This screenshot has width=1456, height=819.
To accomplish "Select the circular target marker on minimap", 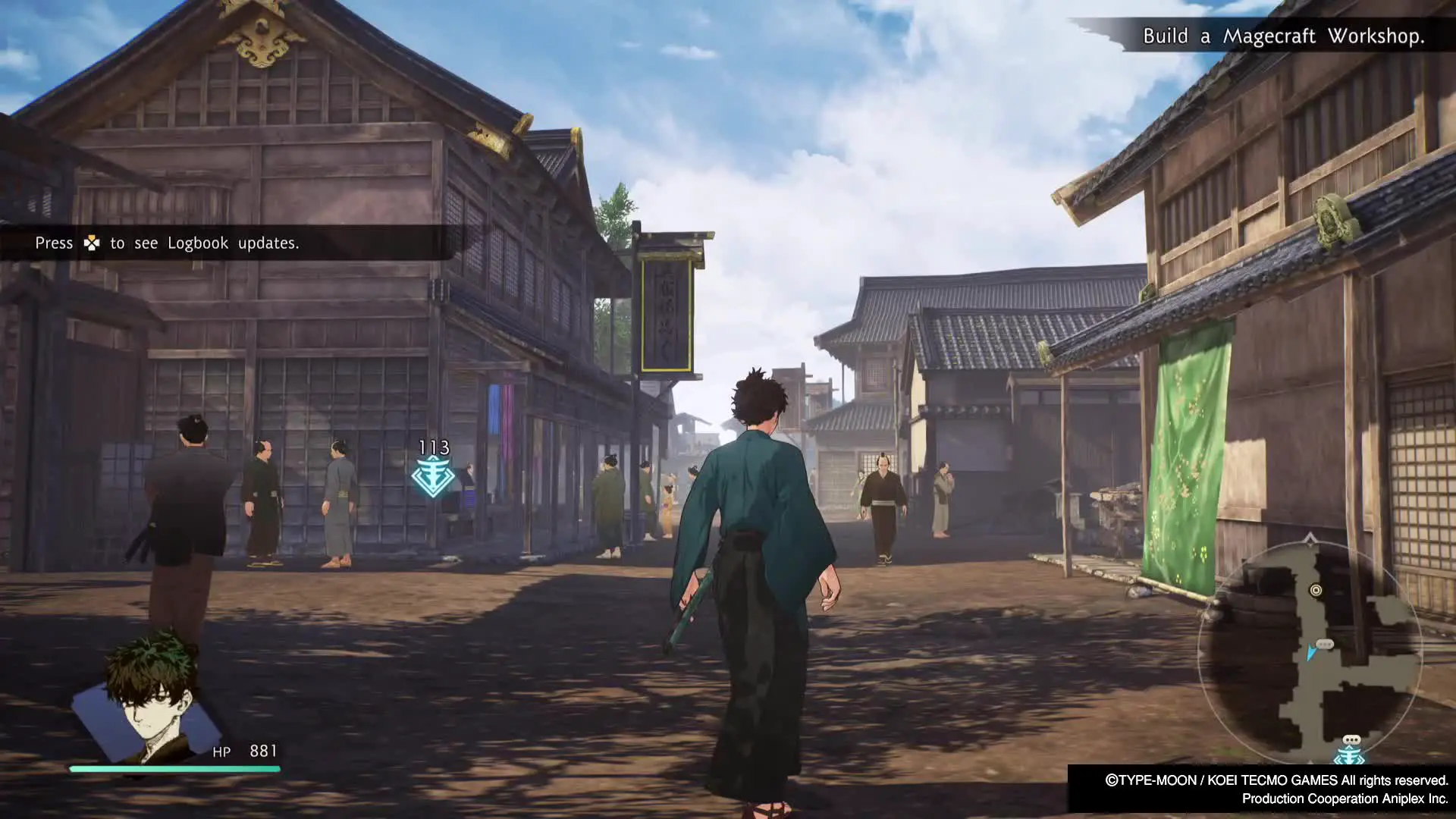I will point(1316,590).
